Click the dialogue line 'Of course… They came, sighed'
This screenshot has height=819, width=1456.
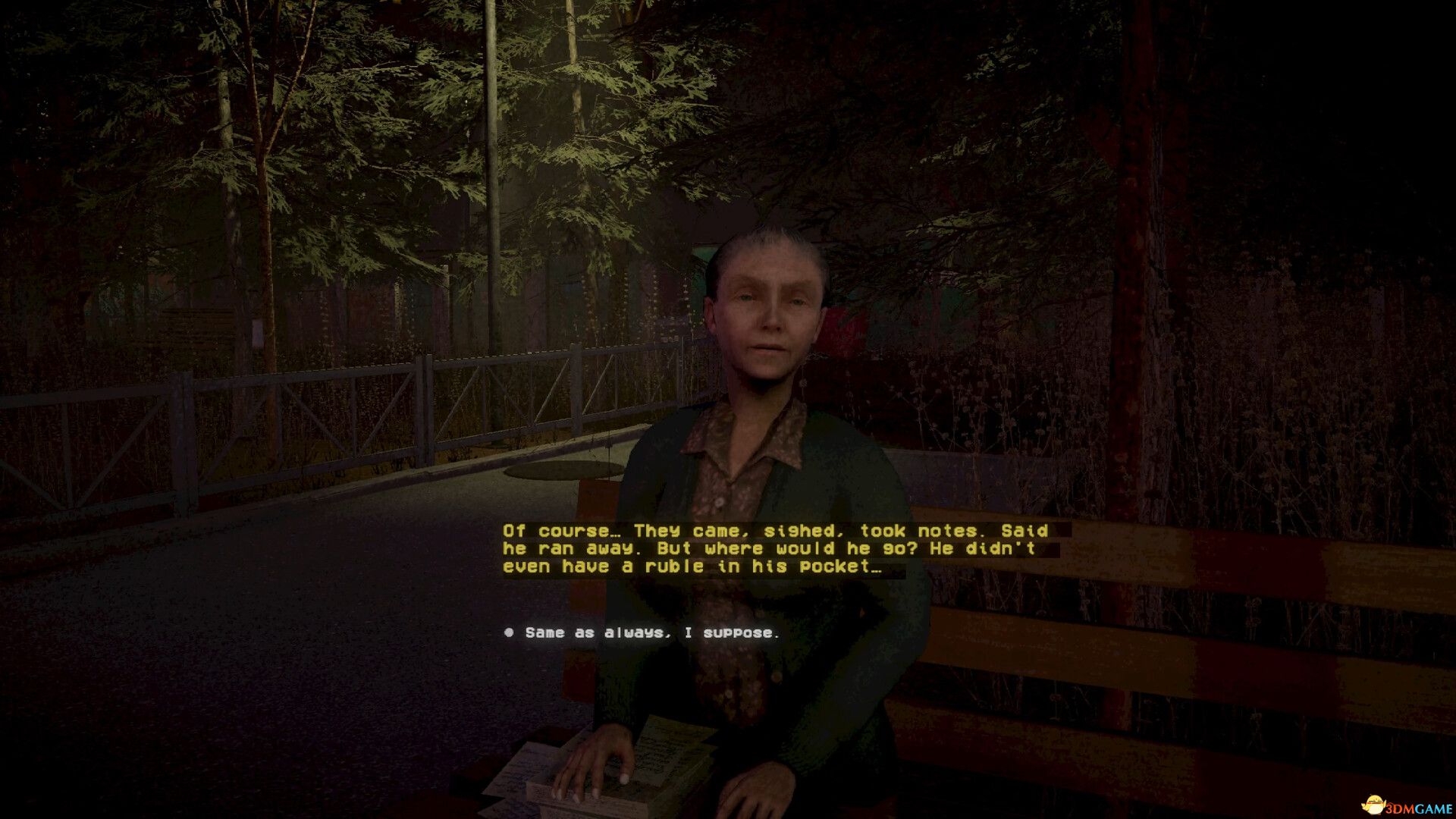[x=682, y=532]
